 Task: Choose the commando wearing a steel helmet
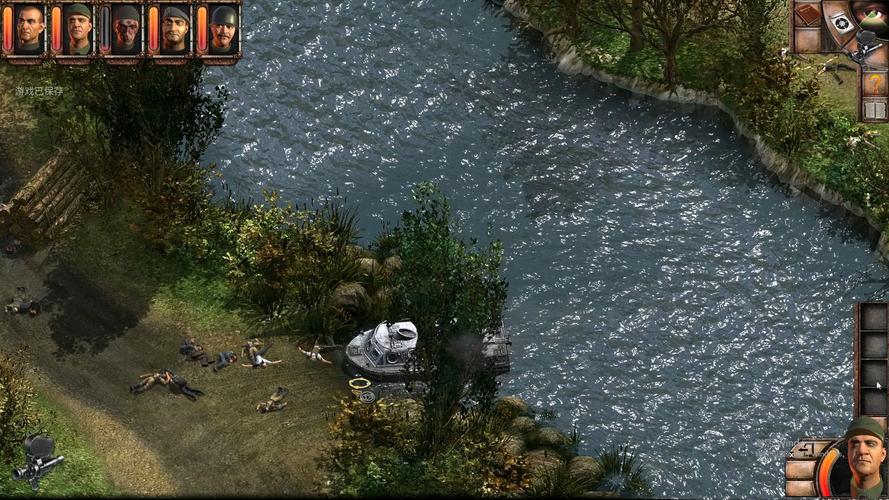(223, 29)
